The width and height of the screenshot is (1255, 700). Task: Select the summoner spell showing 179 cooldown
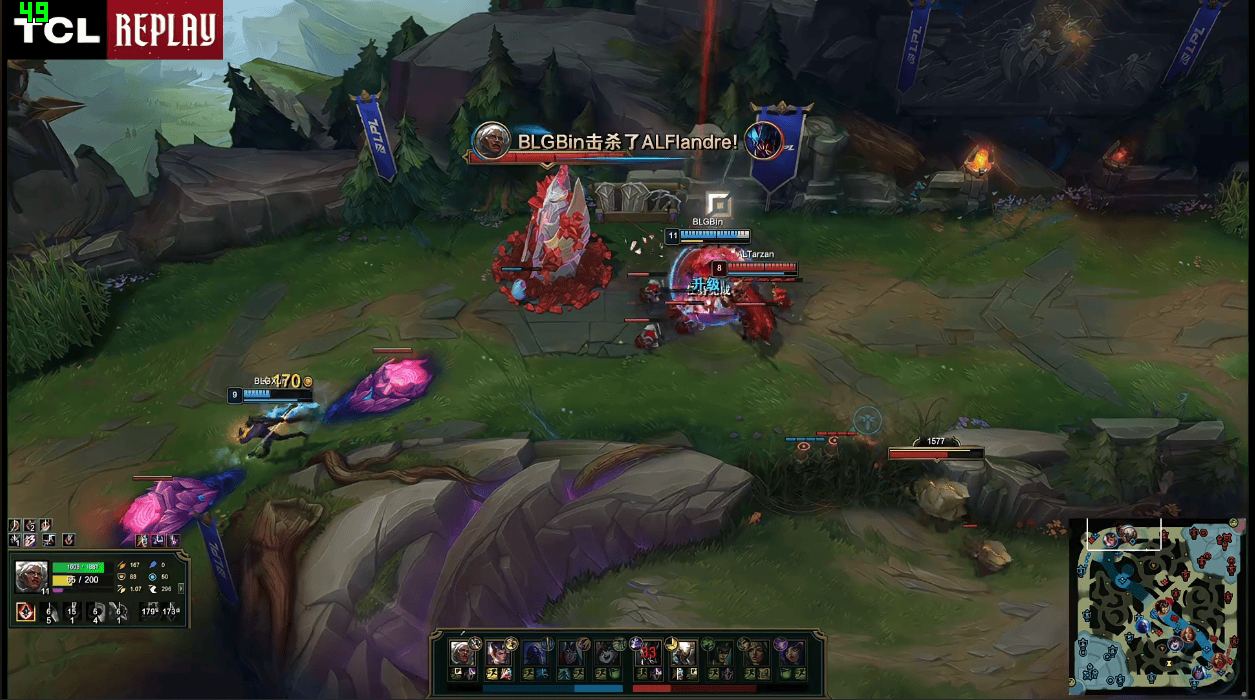tap(149, 612)
